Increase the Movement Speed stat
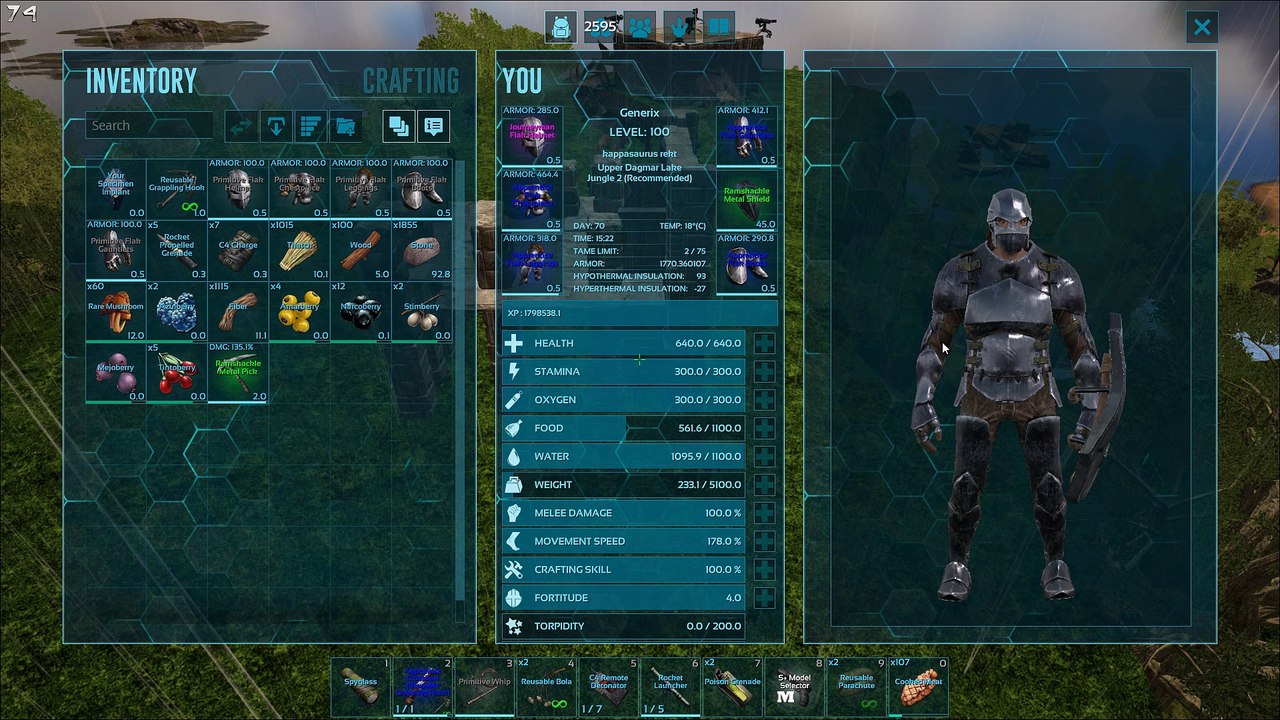Viewport: 1280px width, 720px height. [x=764, y=541]
